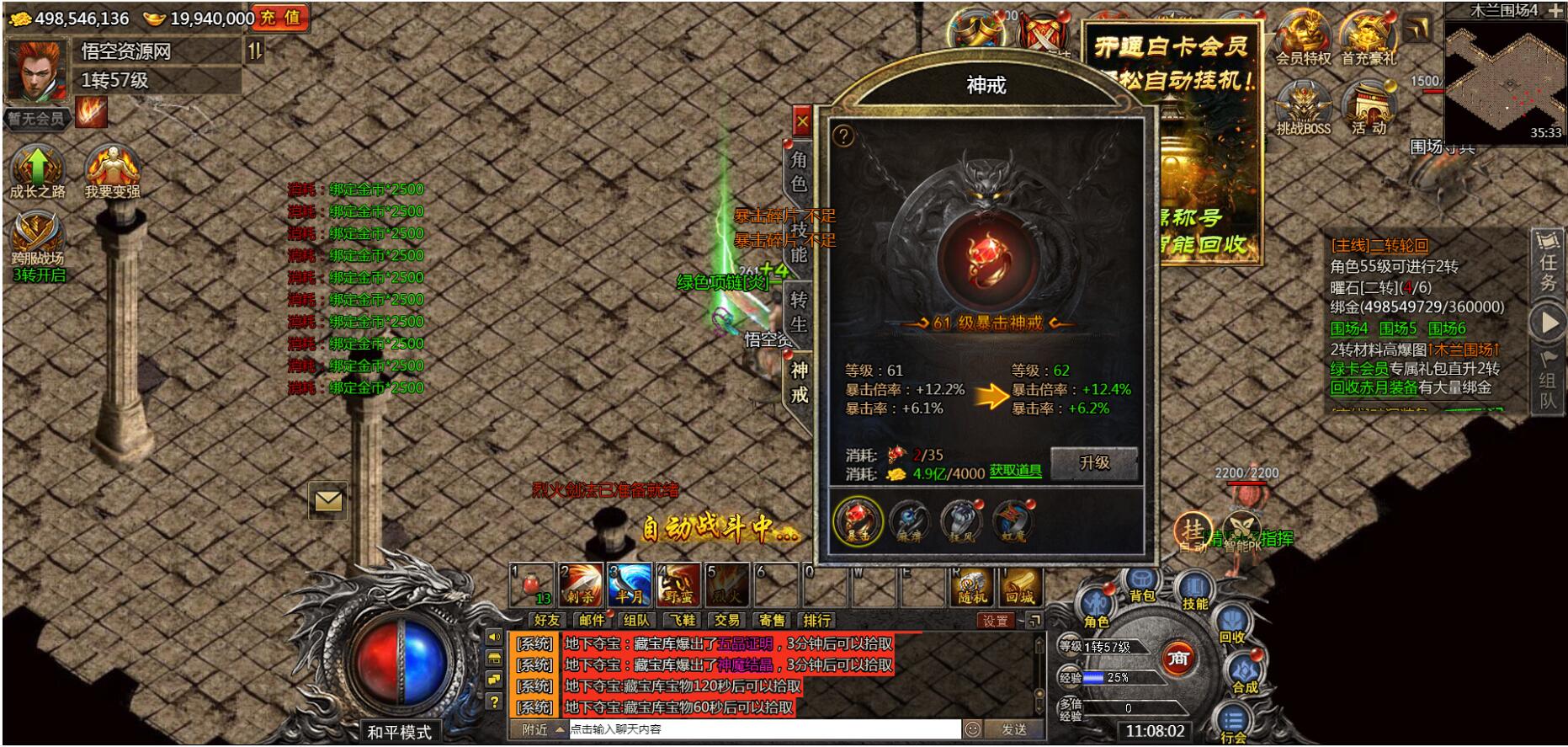The image size is (1568, 747).
Task: Select the 狂风 ring icon
Action: point(961,520)
